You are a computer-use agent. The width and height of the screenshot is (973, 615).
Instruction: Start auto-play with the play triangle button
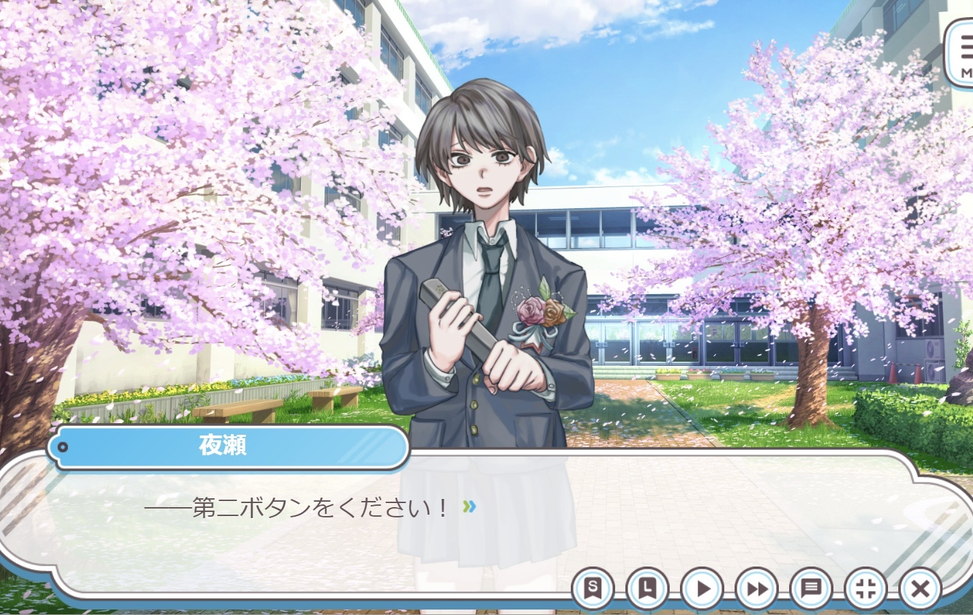(x=702, y=588)
